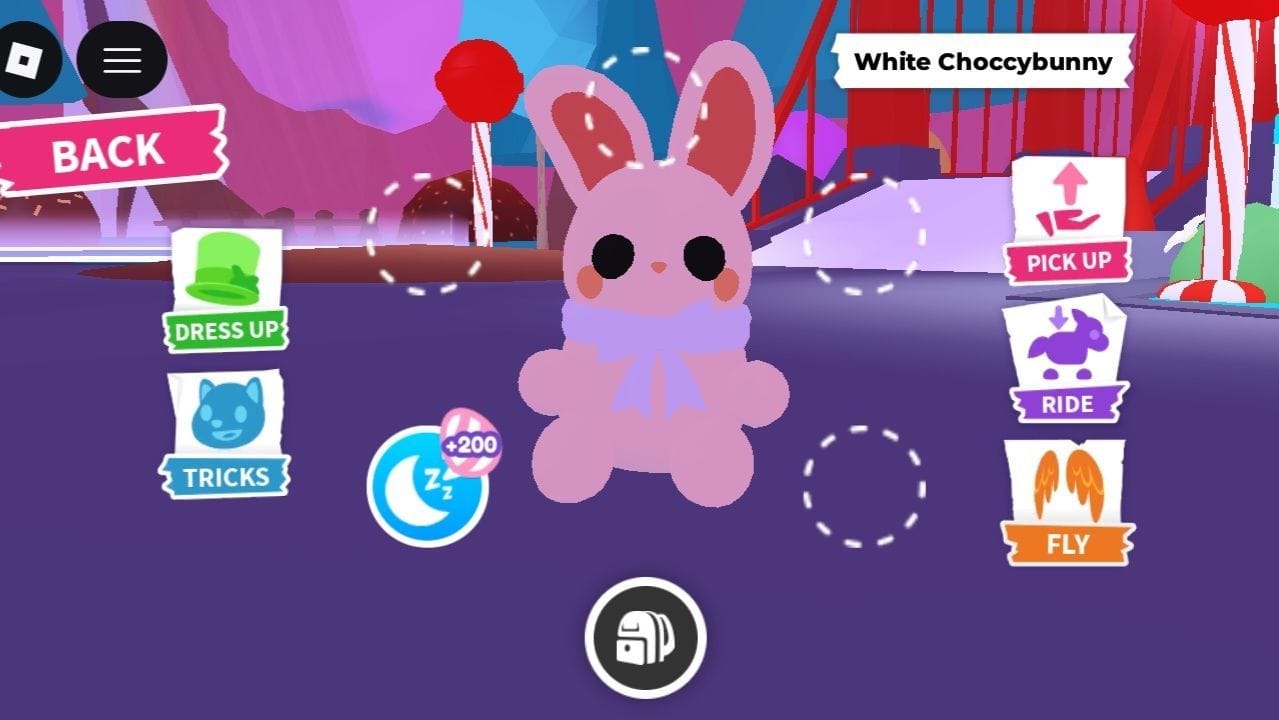Open the backpack inventory
This screenshot has height=720, width=1279.
coord(645,638)
